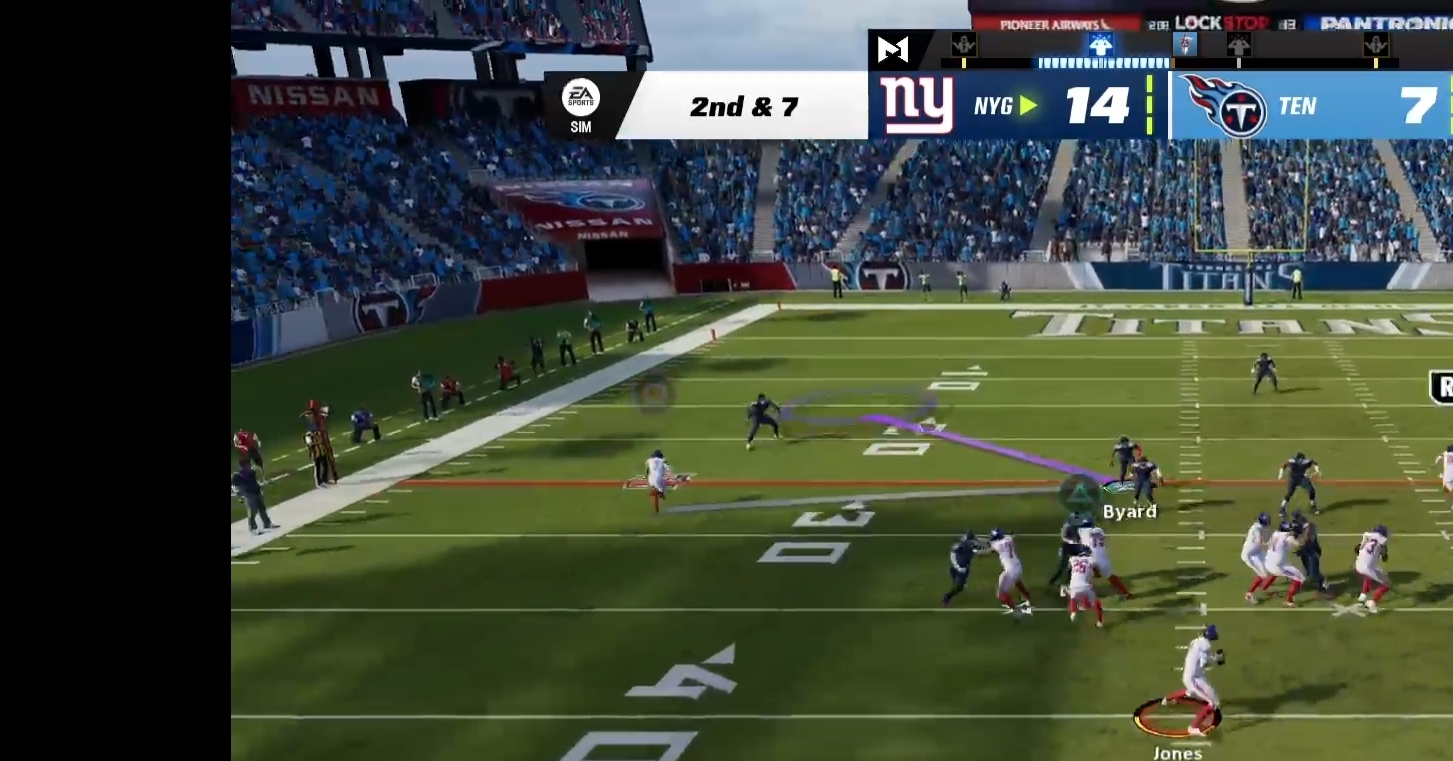This screenshot has width=1453, height=761.
Task: Toggle the green possession arrow beside NYG
Action: click(1027, 106)
